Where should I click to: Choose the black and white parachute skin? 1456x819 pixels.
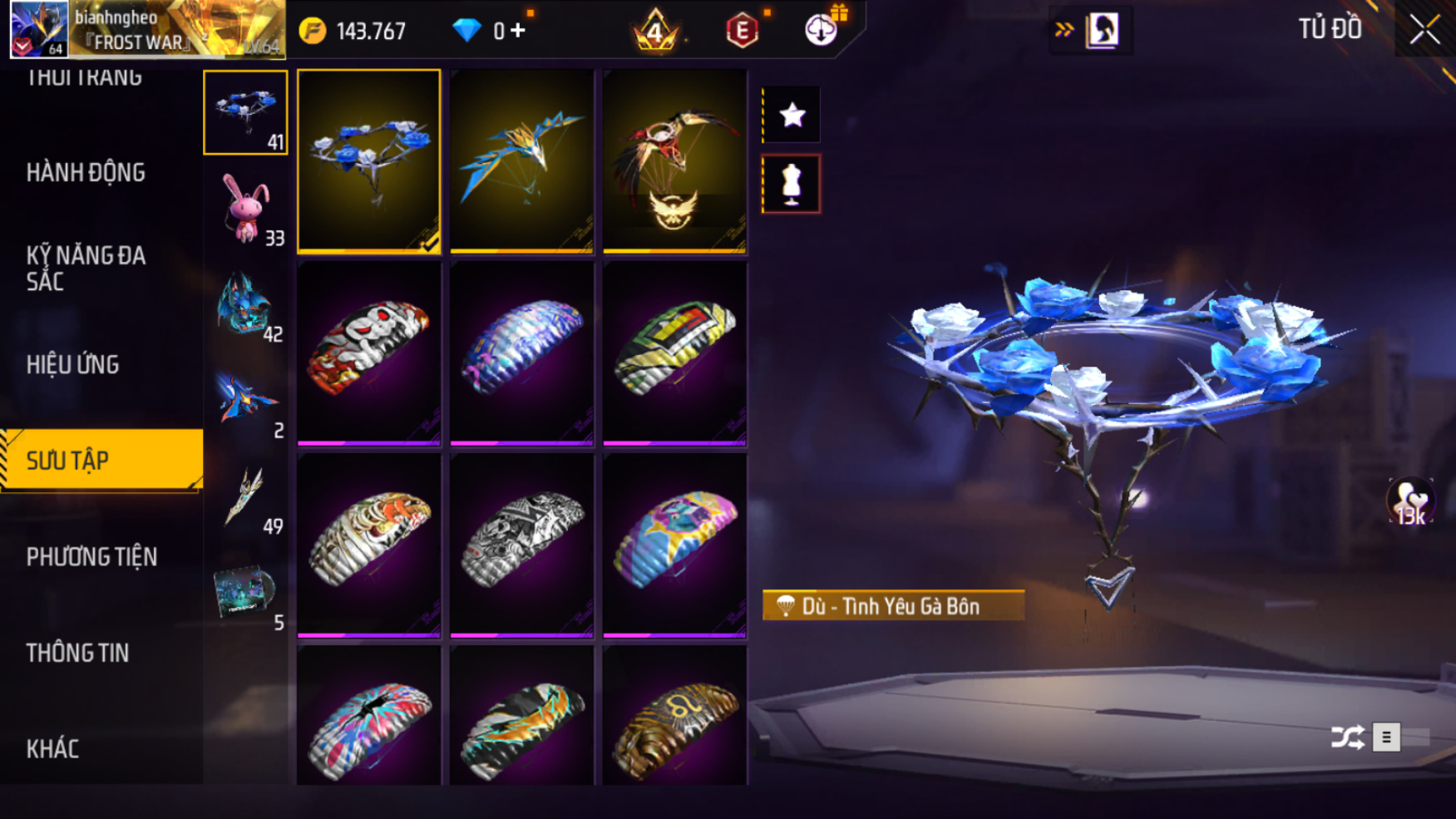pos(521,545)
